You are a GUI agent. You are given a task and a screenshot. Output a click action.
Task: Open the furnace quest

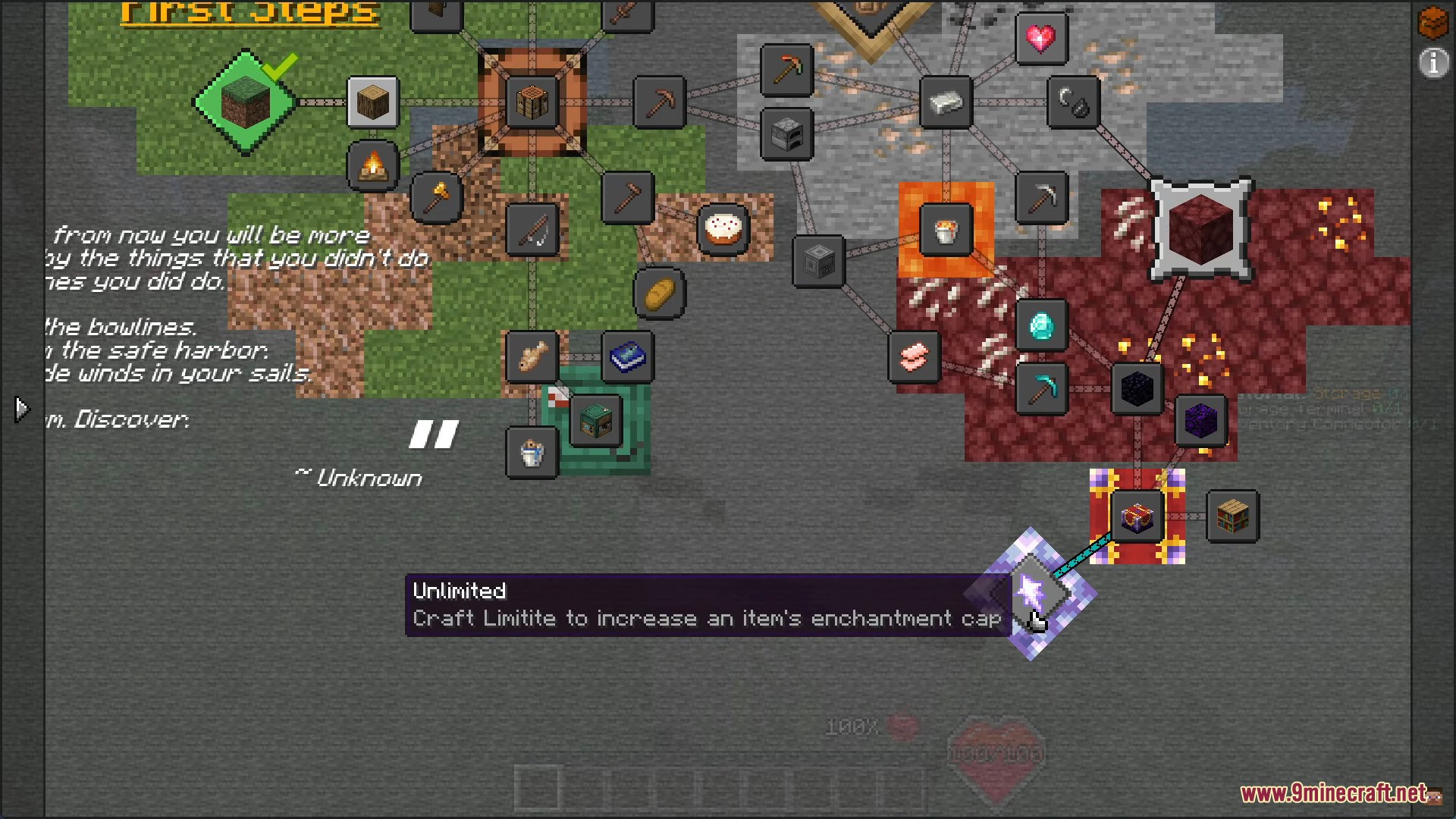[x=786, y=134]
